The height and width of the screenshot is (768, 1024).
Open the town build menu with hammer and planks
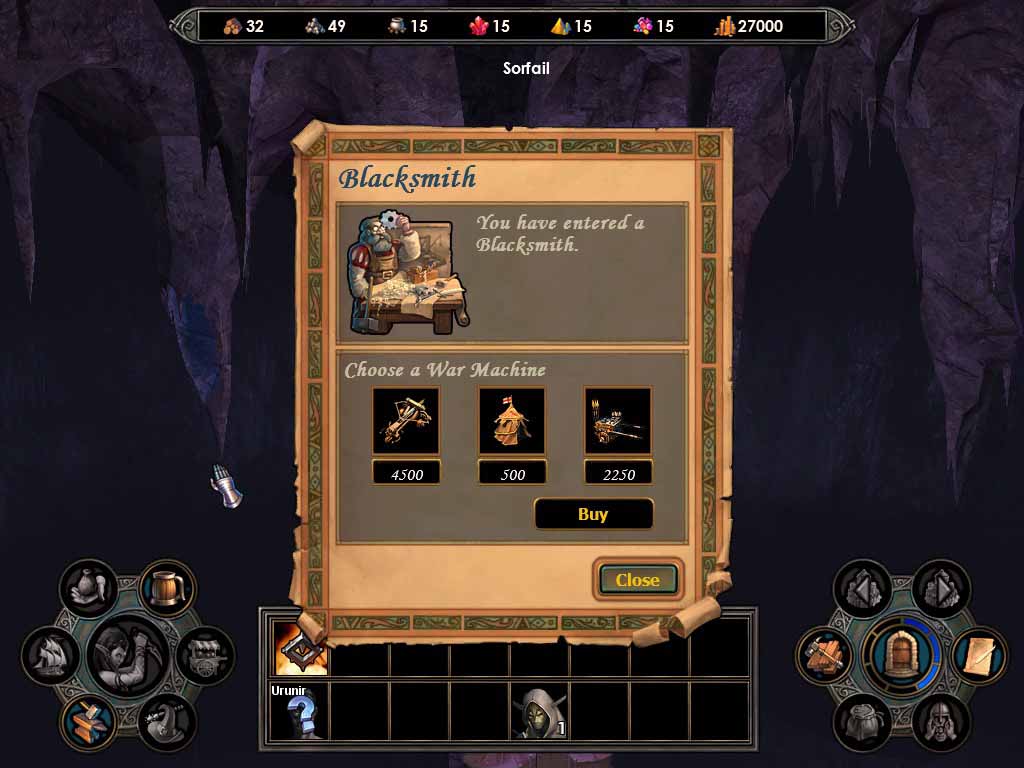coord(824,656)
